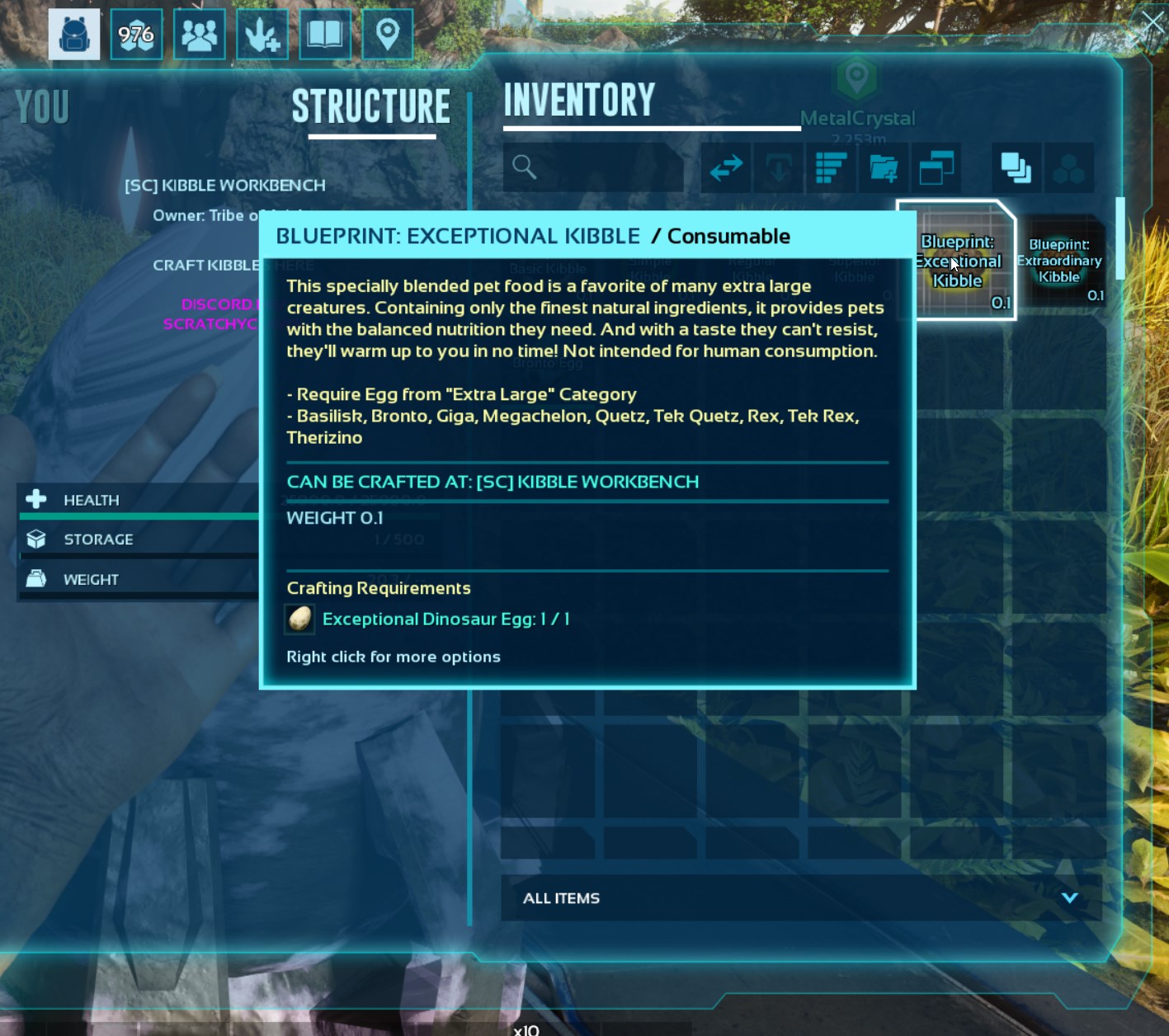This screenshot has height=1036, width=1169.
Task: Open the Explorer Notes book icon
Action: [325, 34]
